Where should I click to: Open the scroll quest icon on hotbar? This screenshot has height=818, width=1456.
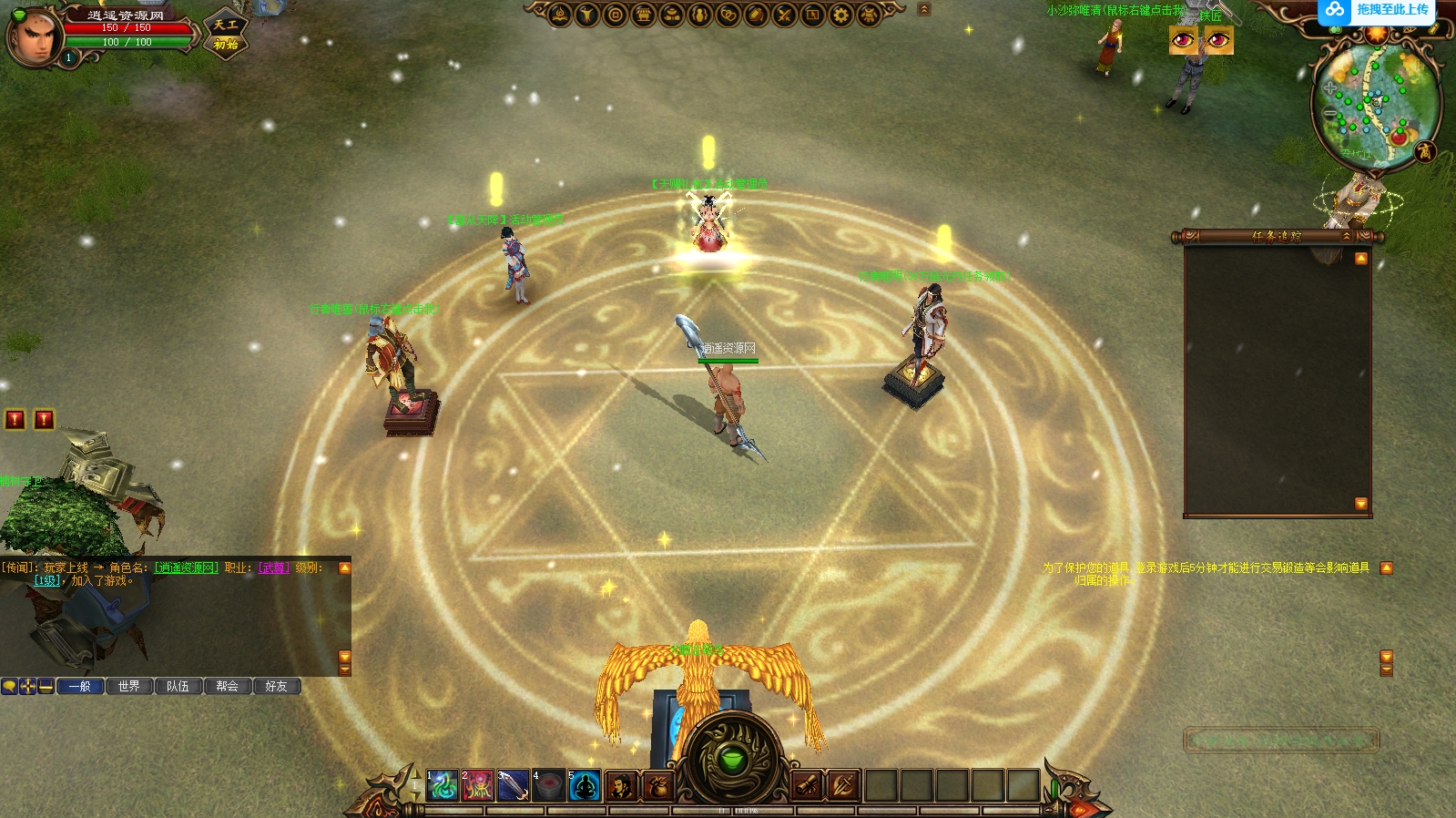(807, 785)
